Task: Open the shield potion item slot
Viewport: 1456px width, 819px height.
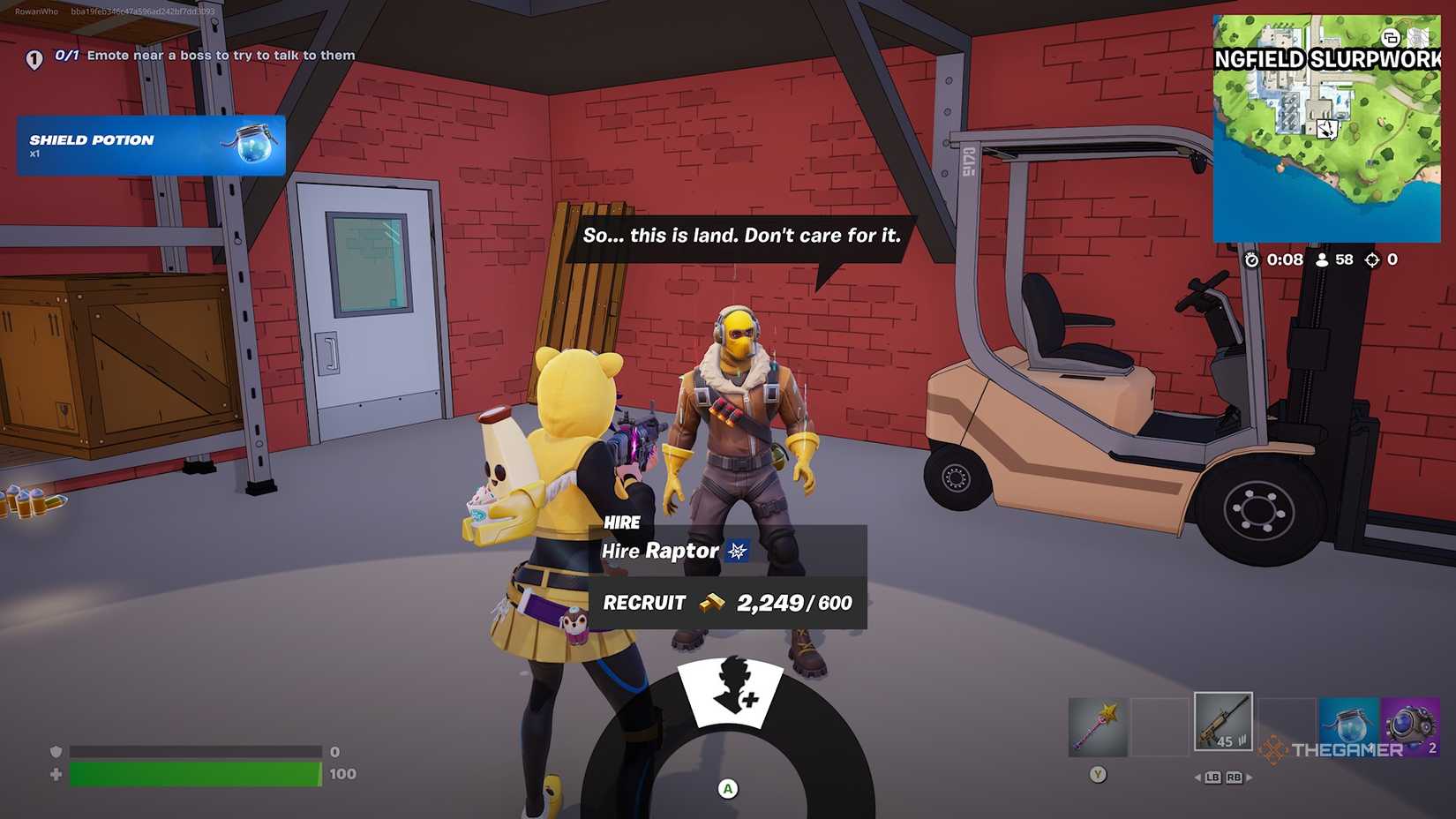Action: (x=1349, y=724)
